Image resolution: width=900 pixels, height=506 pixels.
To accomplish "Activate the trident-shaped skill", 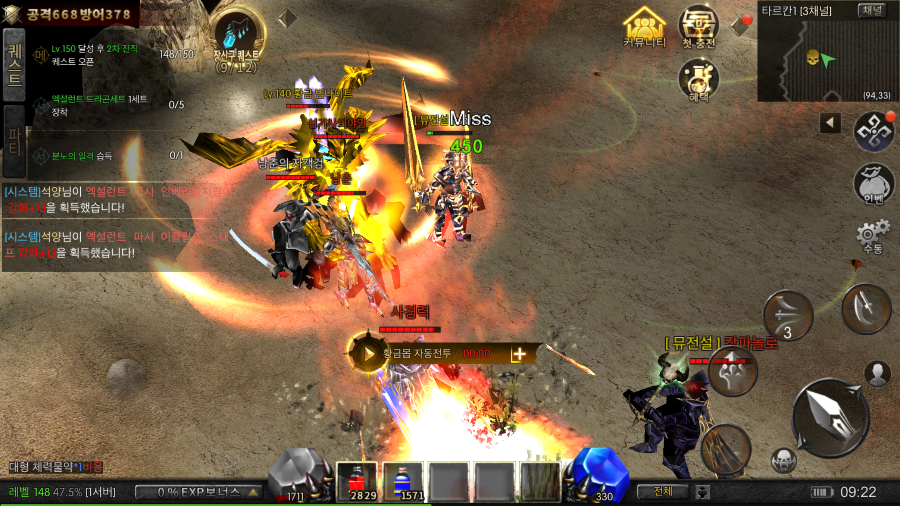I will tap(733, 371).
